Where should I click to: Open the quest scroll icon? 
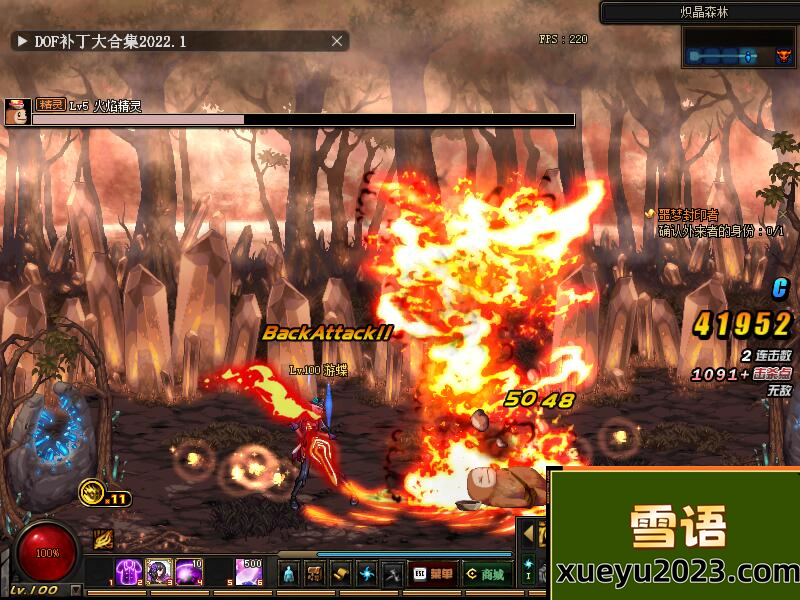[x=341, y=574]
